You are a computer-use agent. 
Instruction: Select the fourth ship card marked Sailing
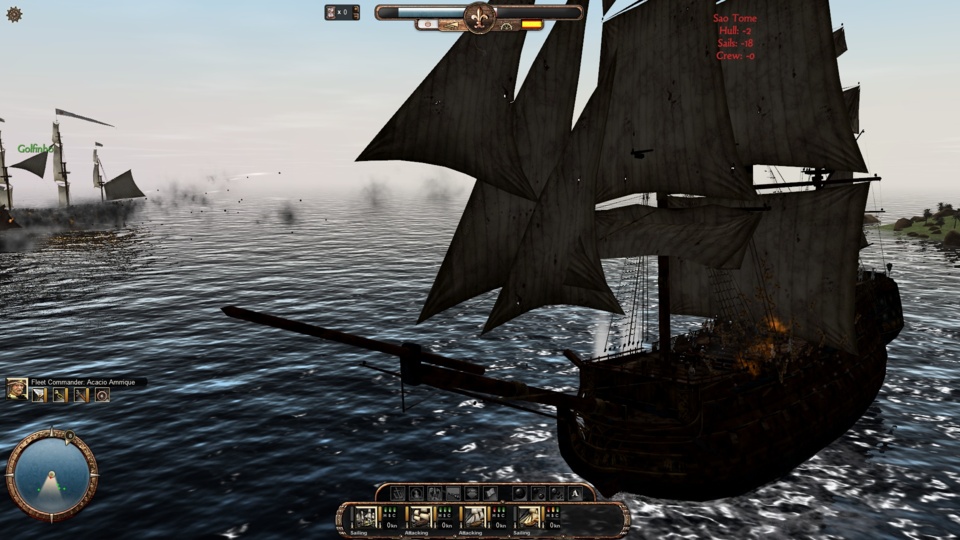(x=528, y=517)
